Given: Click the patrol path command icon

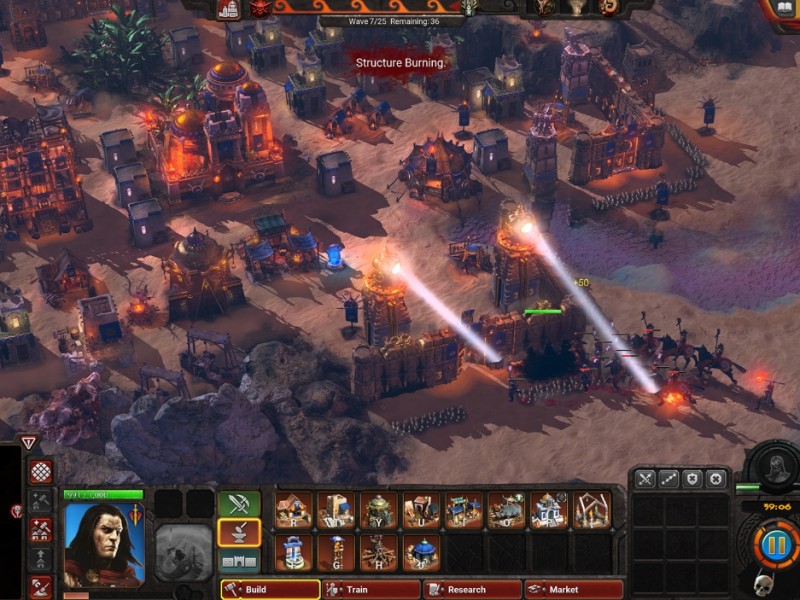Looking at the screenshot, I should 669,480.
